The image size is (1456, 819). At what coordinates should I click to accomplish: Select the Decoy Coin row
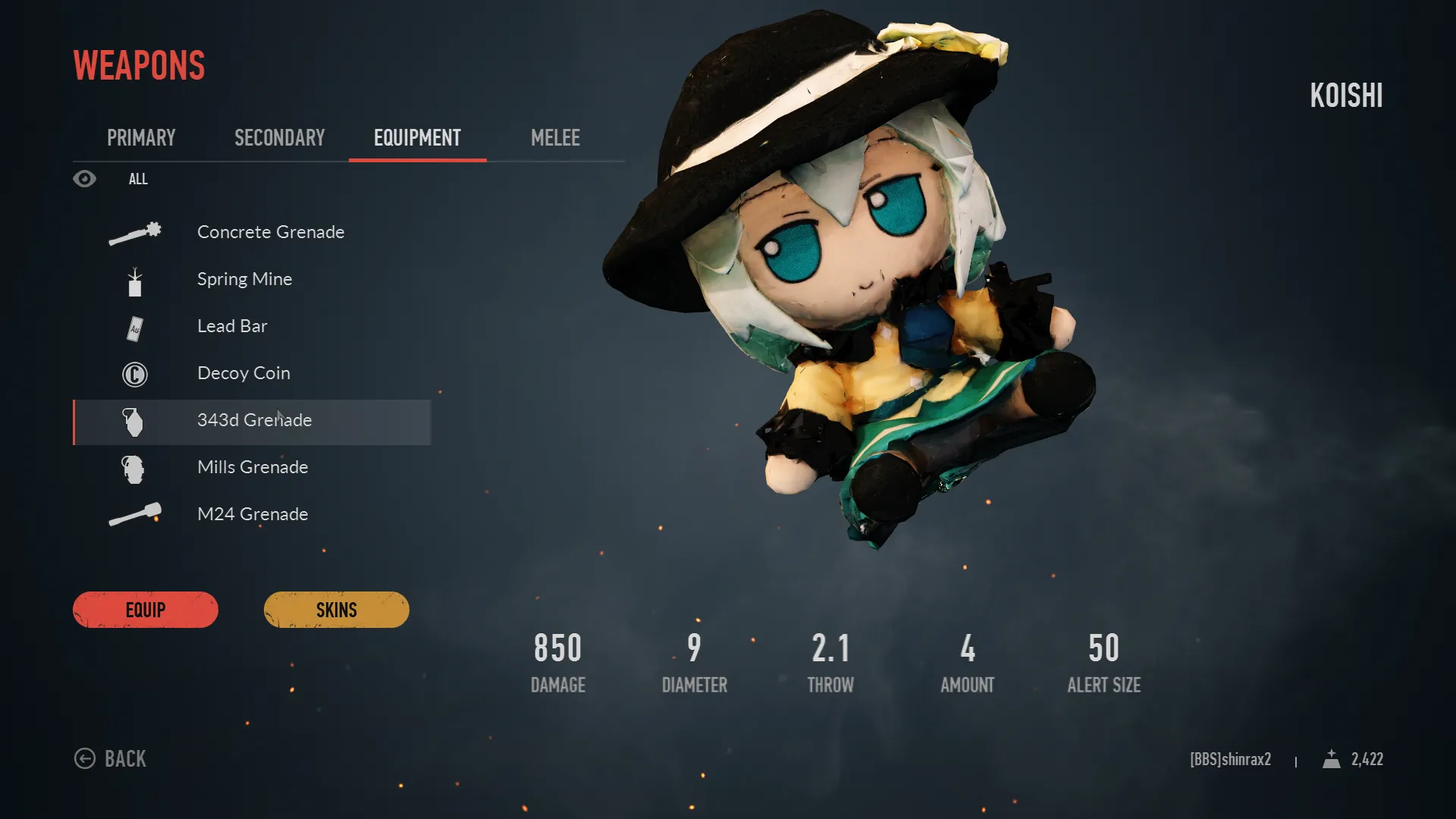coord(243,373)
